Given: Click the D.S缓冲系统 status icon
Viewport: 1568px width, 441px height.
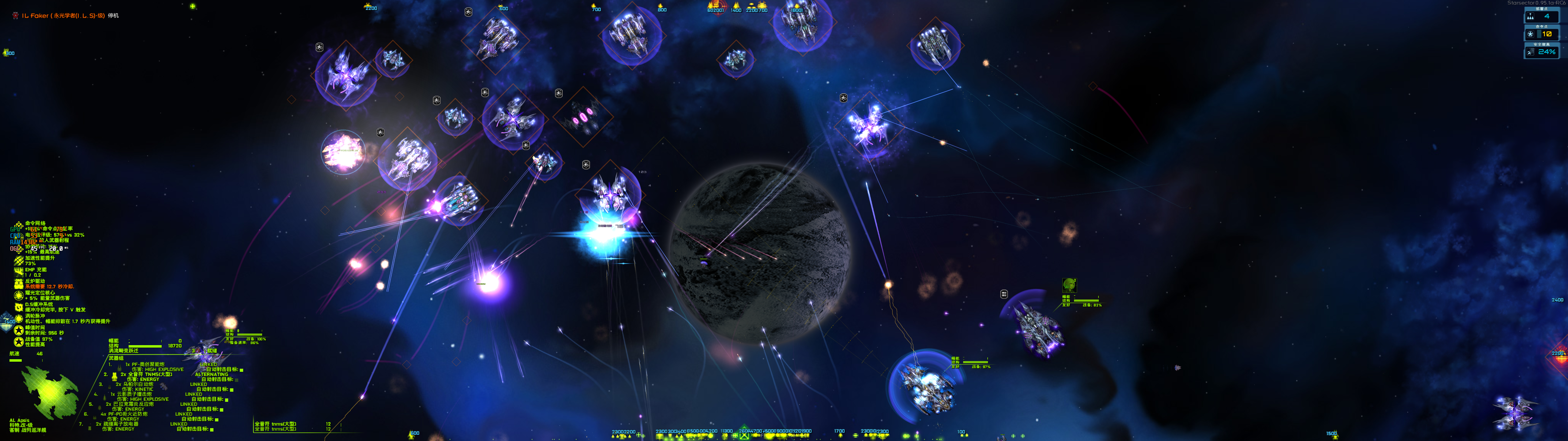Looking at the screenshot, I should pos(19,306).
